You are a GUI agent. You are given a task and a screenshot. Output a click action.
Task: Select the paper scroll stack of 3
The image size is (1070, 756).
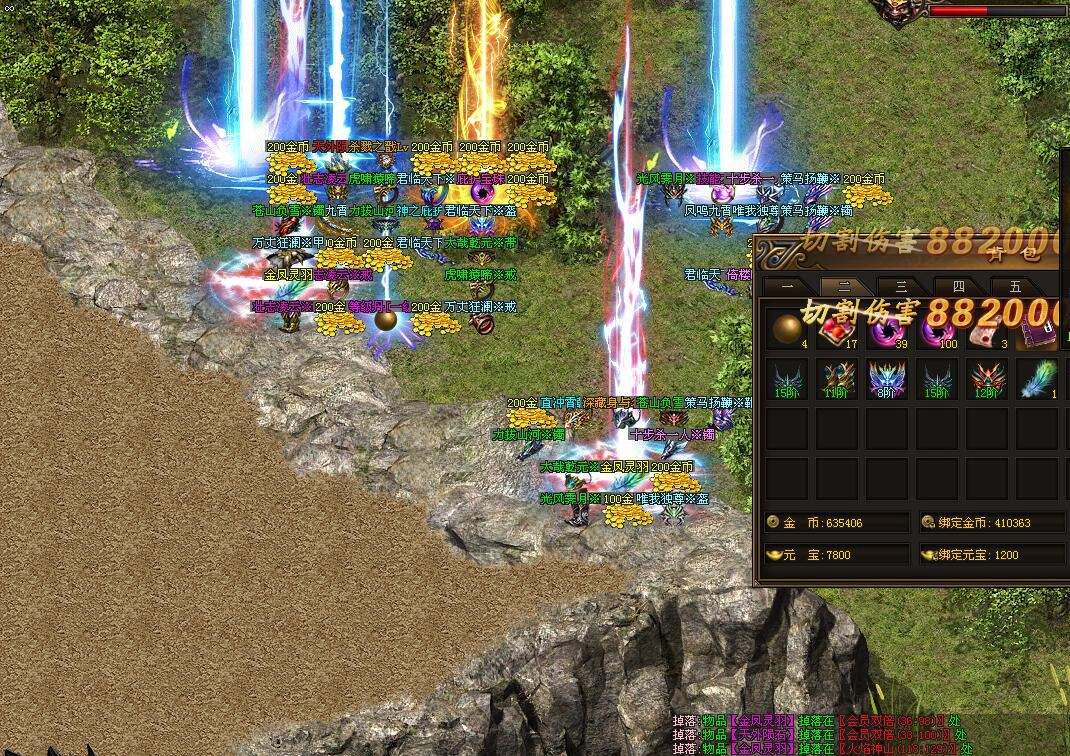point(987,329)
